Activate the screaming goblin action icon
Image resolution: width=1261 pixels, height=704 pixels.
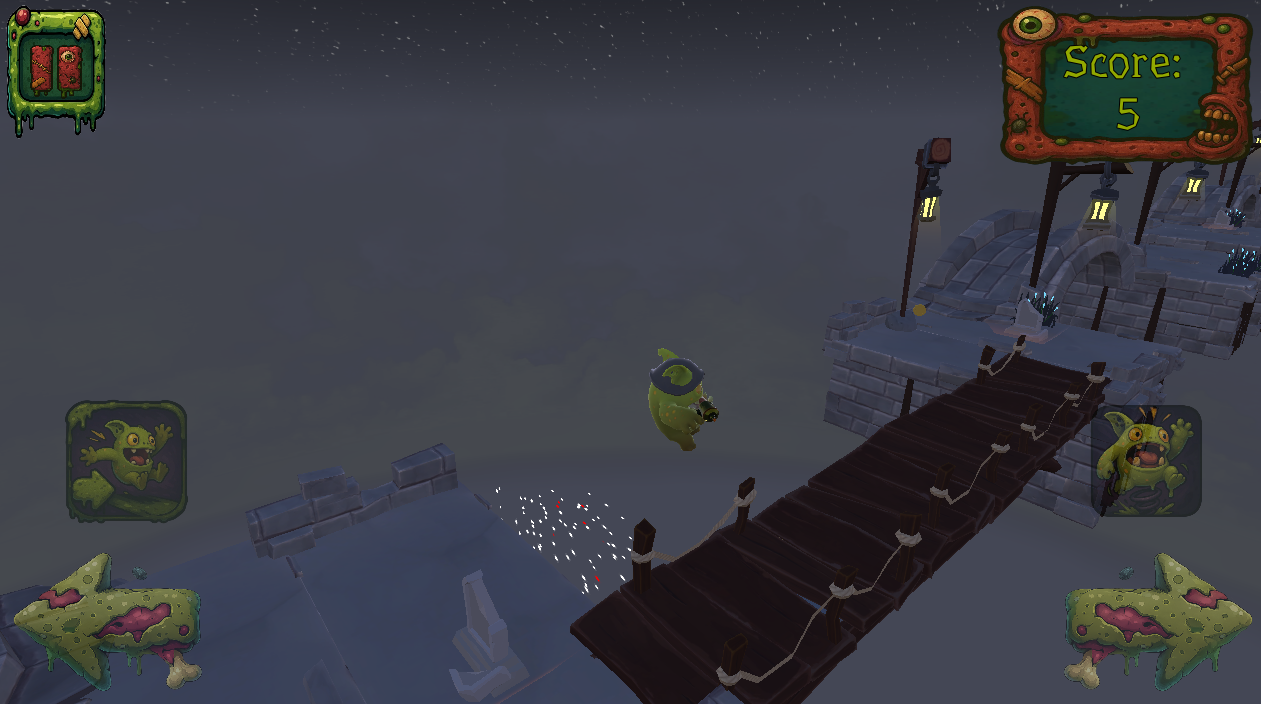pos(1146,461)
